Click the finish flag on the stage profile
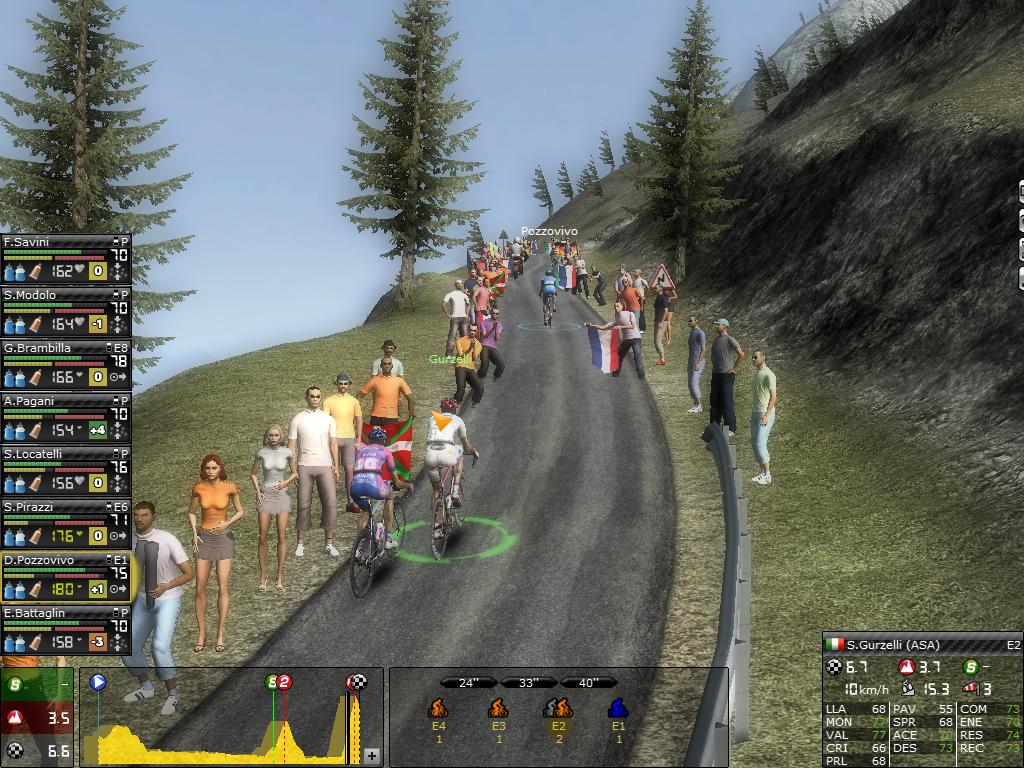The height and width of the screenshot is (768, 1024). click(356, 682)
